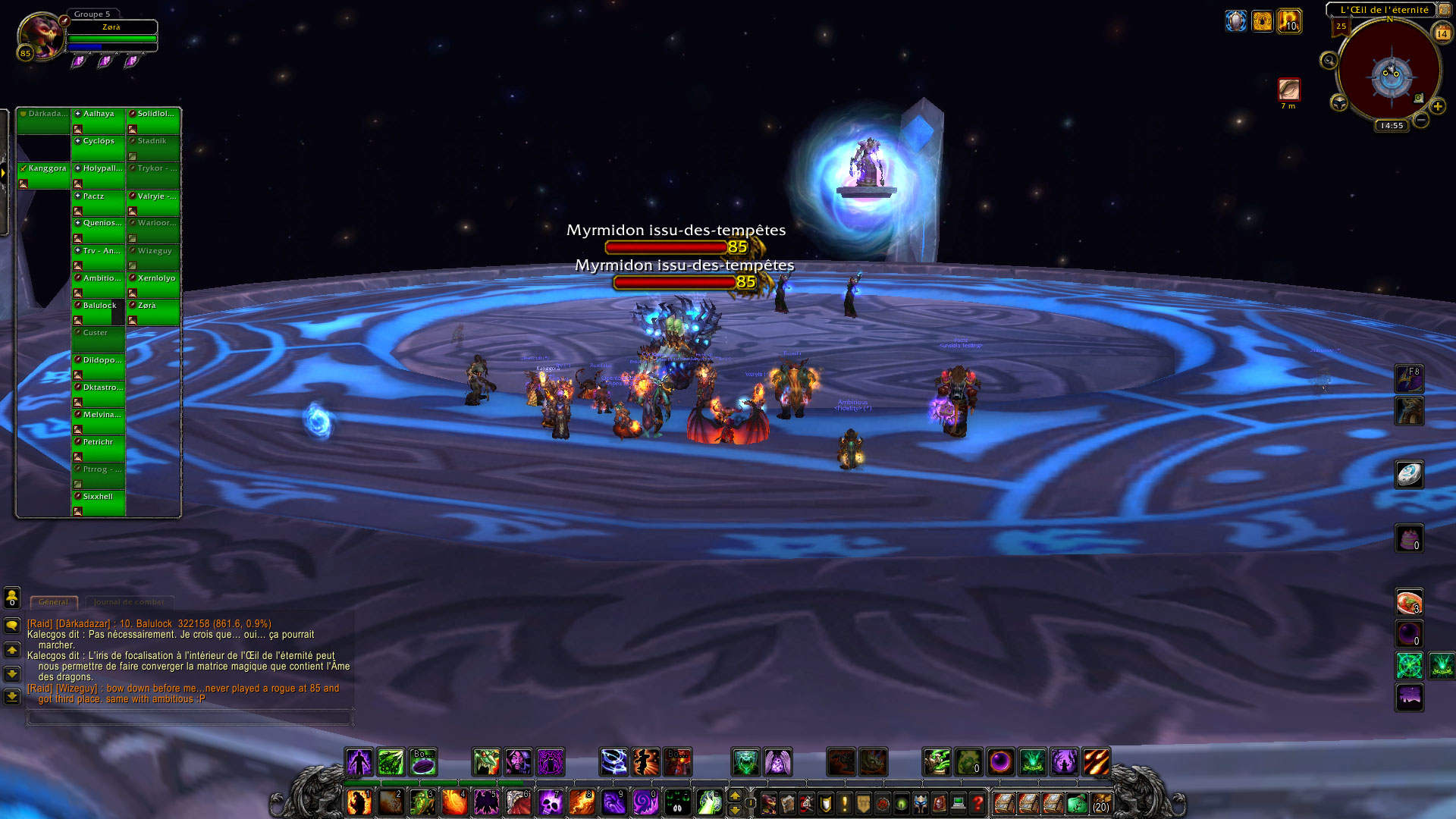Image resolution: width=1456 pixels, height=819 pixels.
Task: Switch to the Général chat tab
Action: [x=53, y=602]
